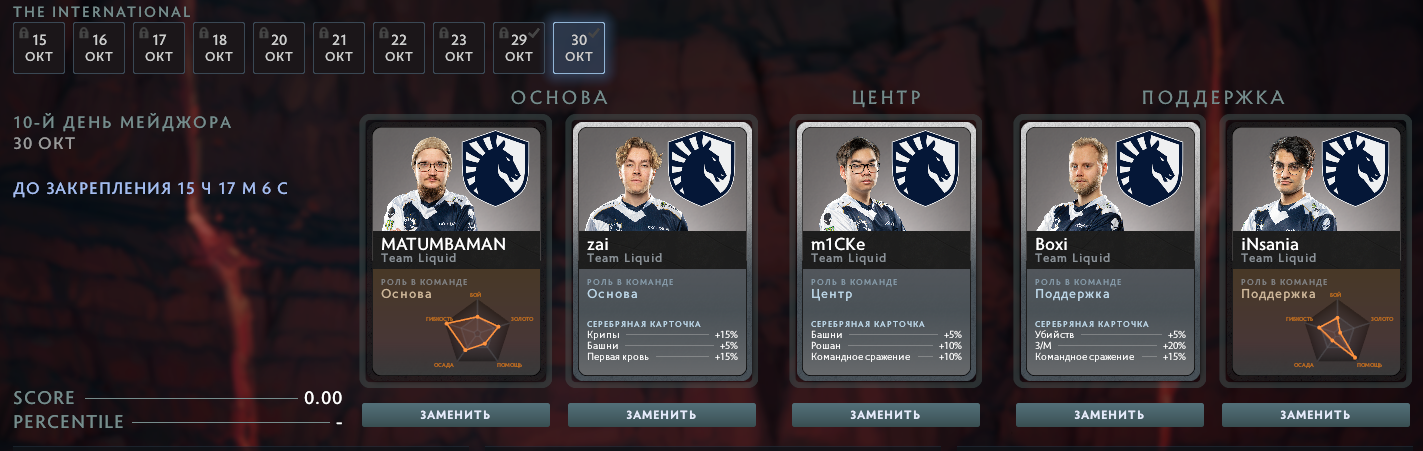The image size is (1423, 451).
Task: Show the 20 ОКТ day roster
Action: point(279,48)
